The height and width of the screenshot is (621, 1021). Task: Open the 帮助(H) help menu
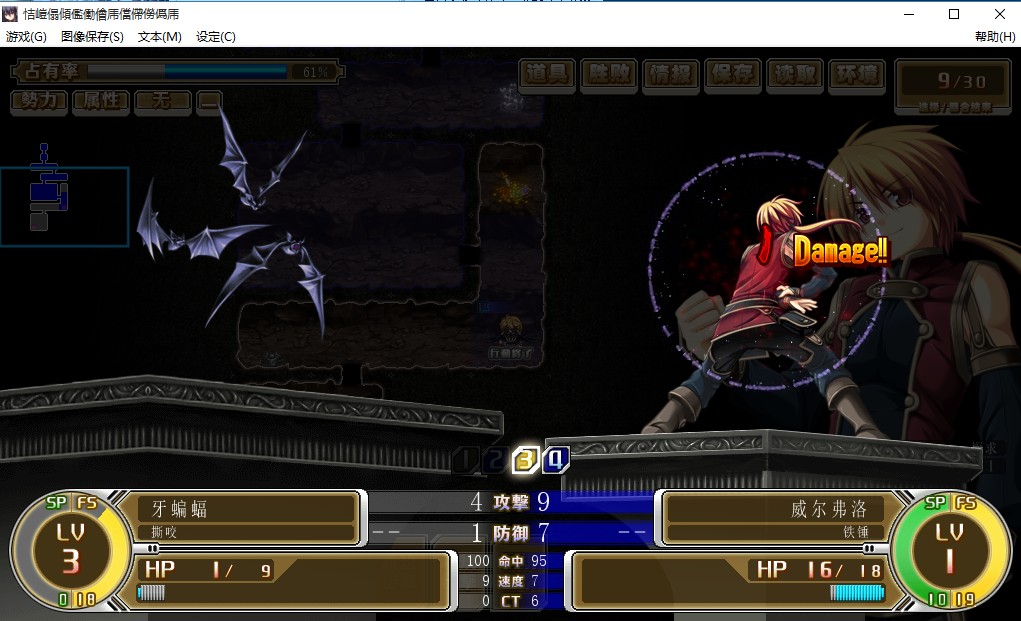click(x=994, y=37)
